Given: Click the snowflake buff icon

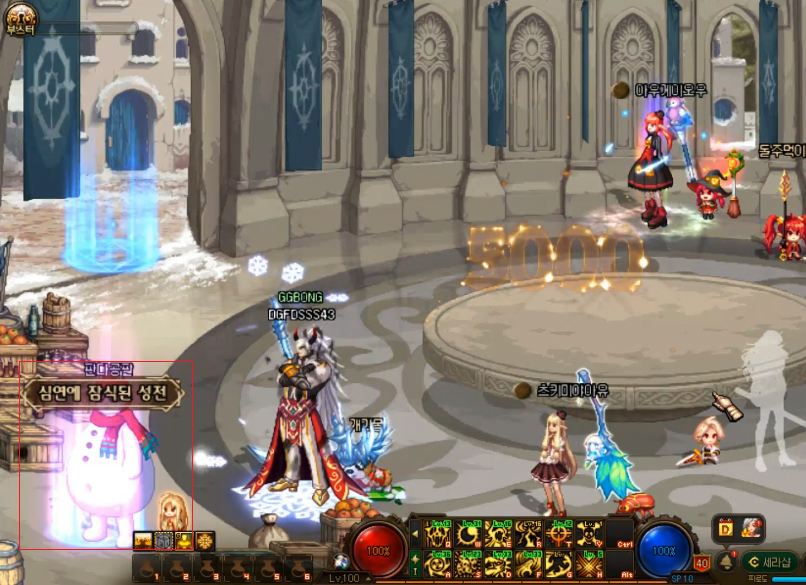Looking at the screenshot, I should [206, 541].
